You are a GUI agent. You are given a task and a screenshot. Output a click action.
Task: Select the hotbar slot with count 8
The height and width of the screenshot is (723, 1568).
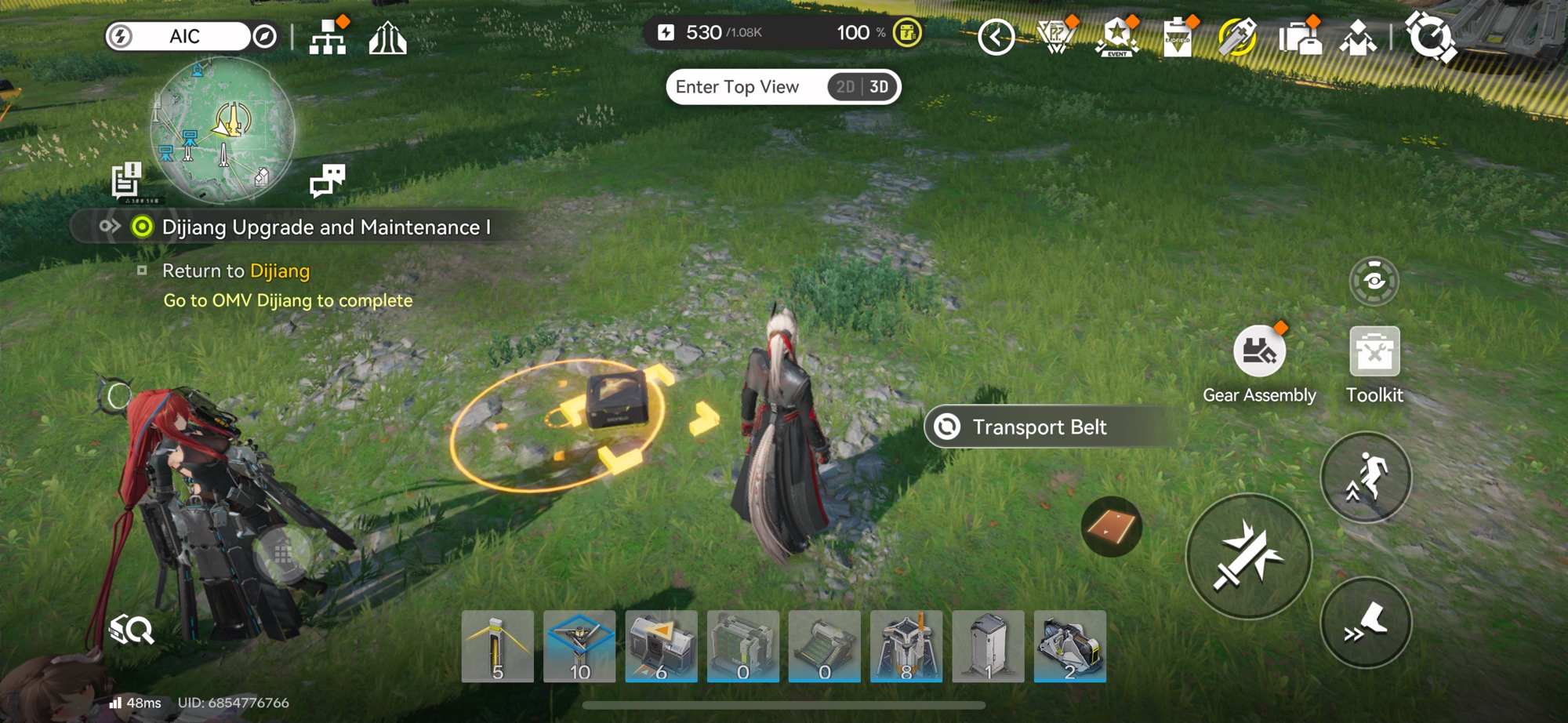(x=906, y=647)
